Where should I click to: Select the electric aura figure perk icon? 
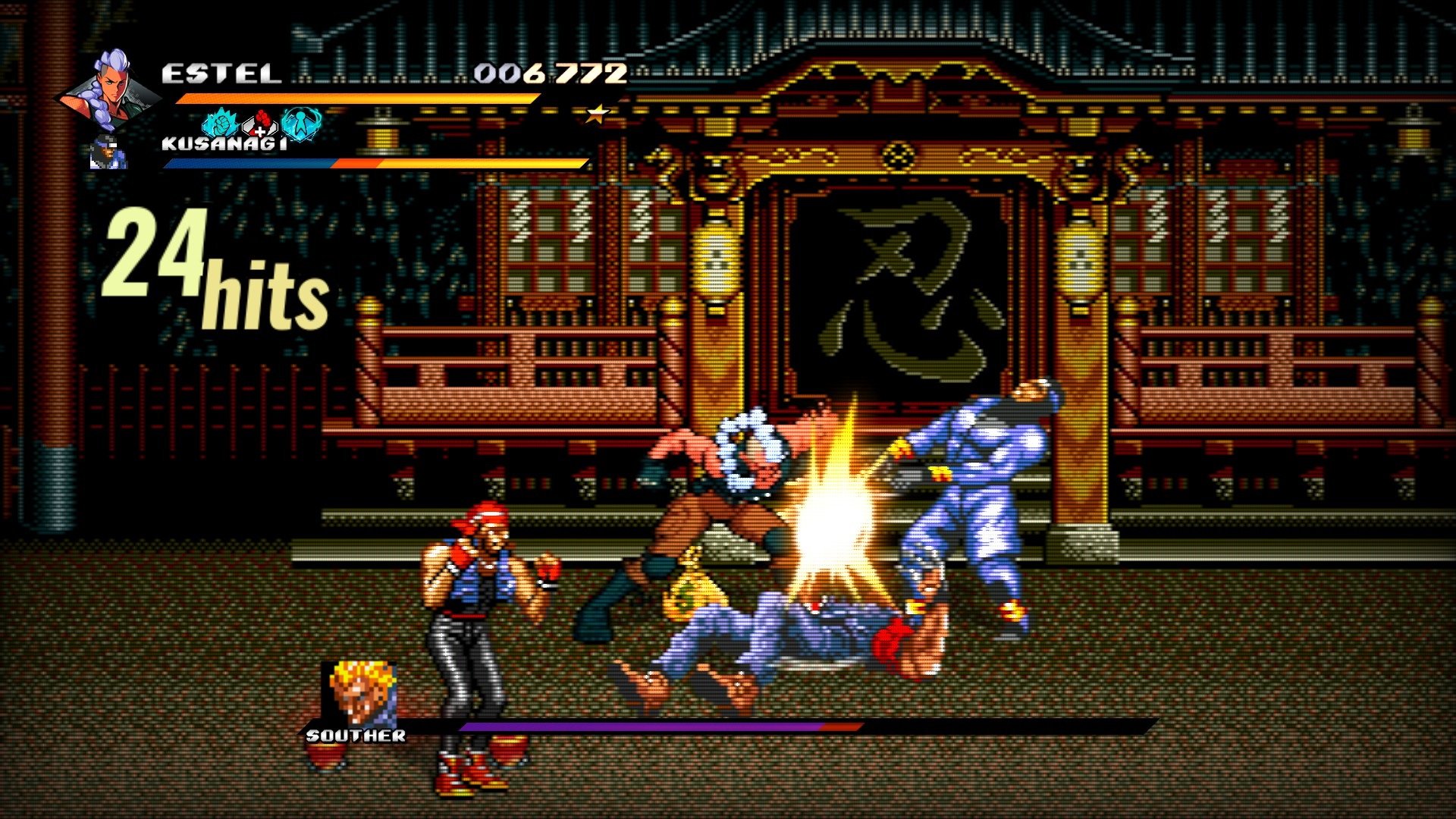coord(301,124)
